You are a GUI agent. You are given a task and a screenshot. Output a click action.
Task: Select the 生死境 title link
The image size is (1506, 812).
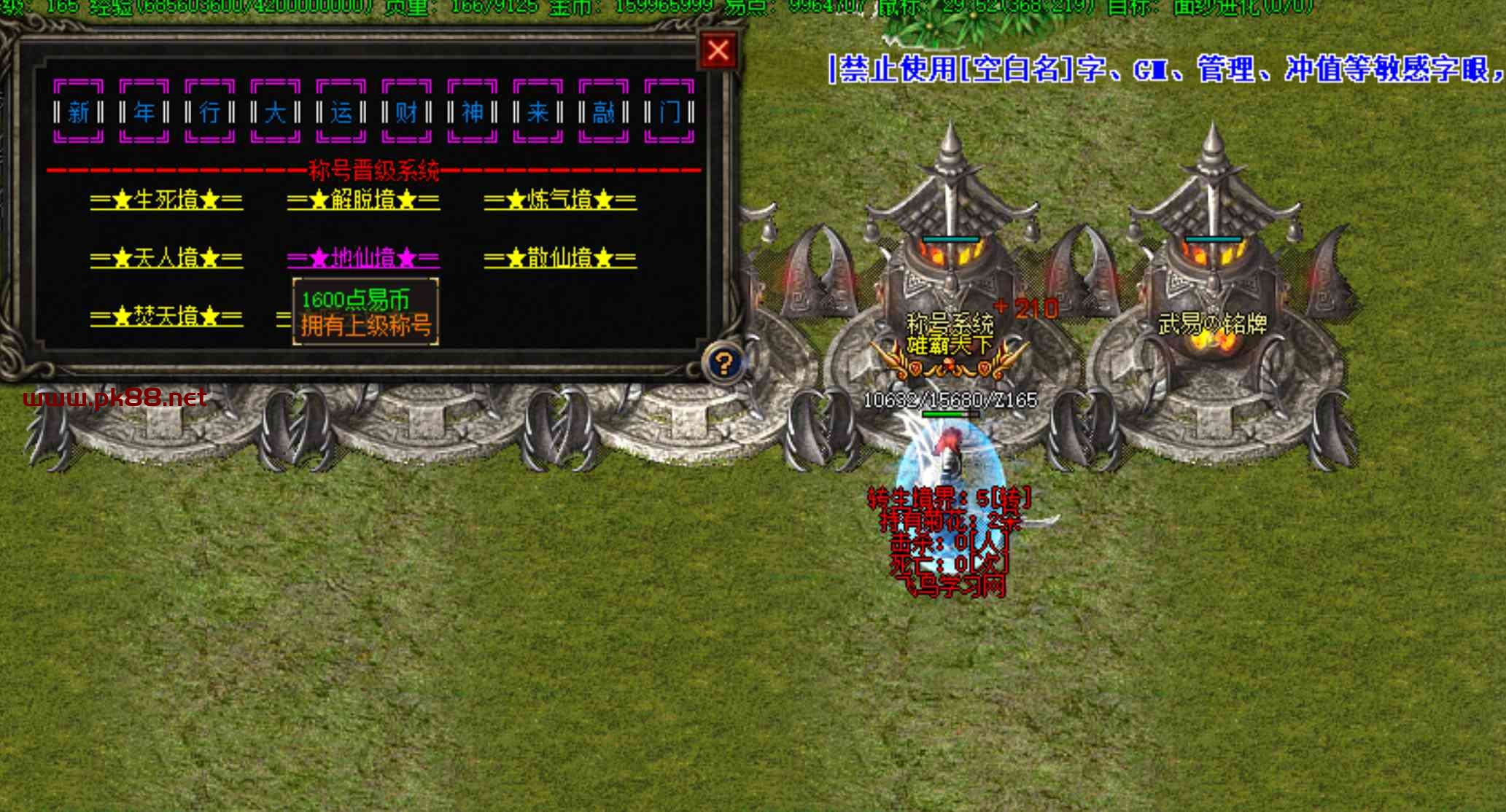tap(166, 200)
